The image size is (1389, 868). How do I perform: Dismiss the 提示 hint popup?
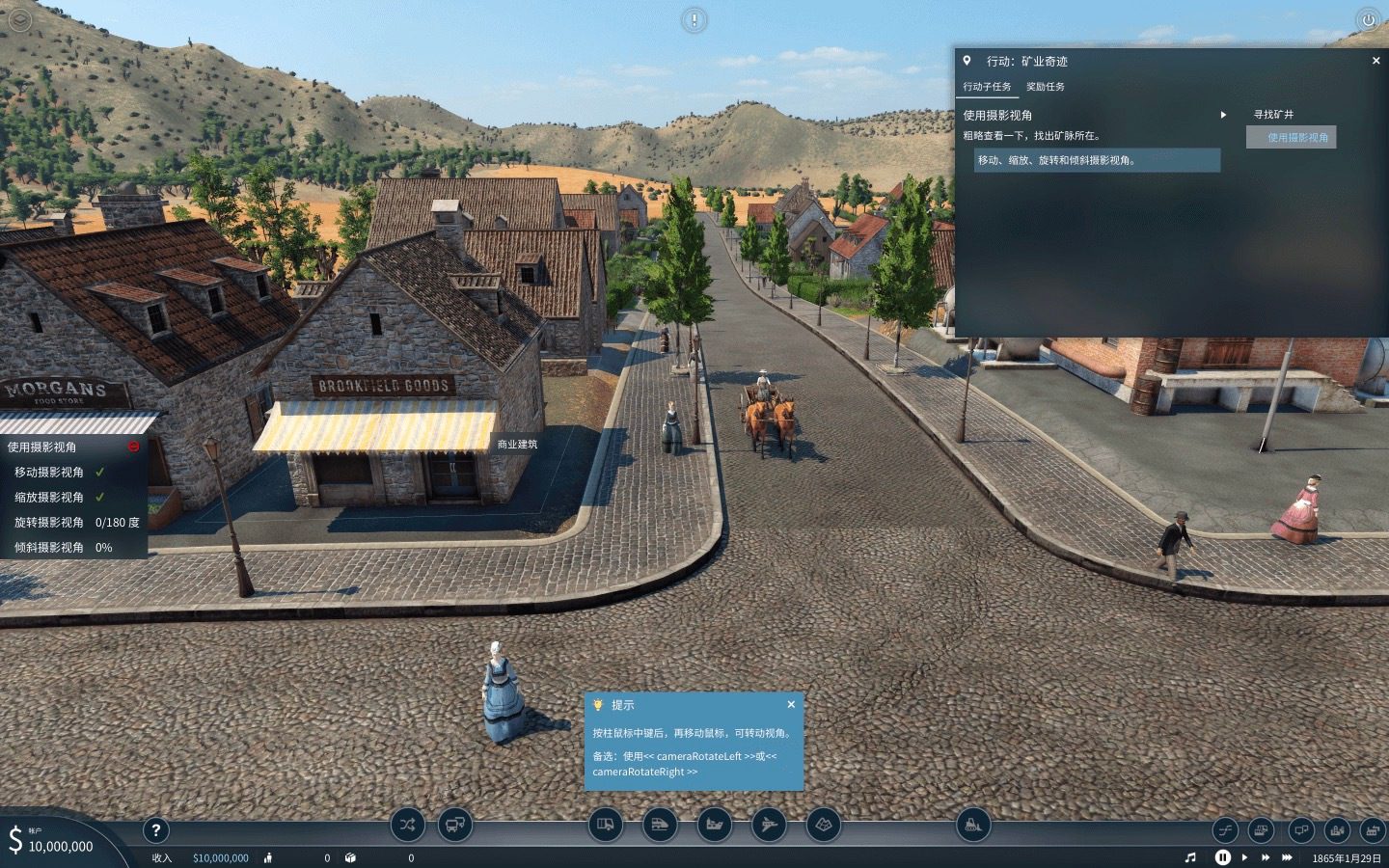pos(791,705)
